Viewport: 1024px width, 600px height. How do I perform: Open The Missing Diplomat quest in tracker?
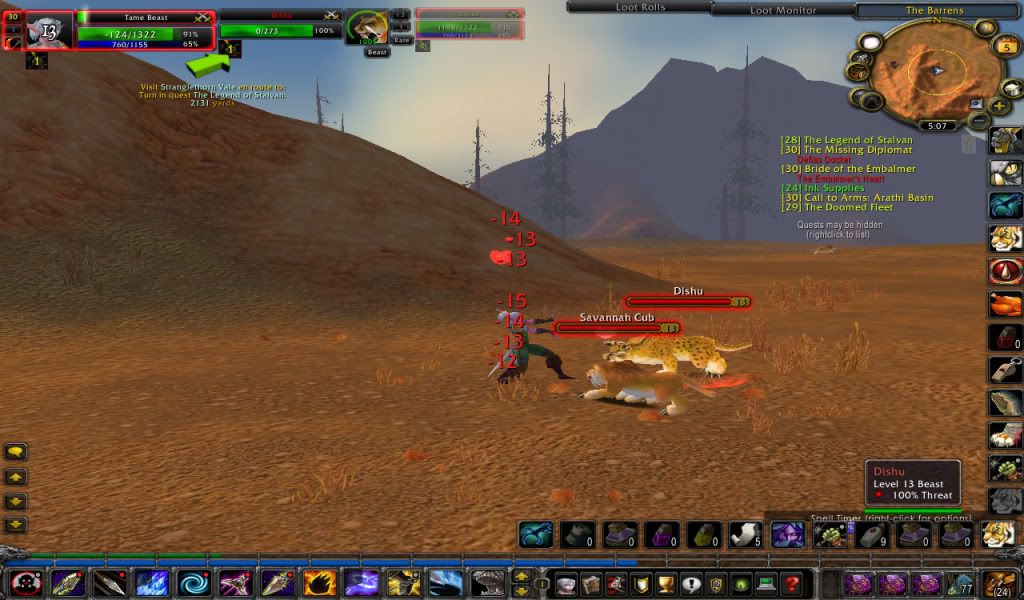[x=857, y=150]
